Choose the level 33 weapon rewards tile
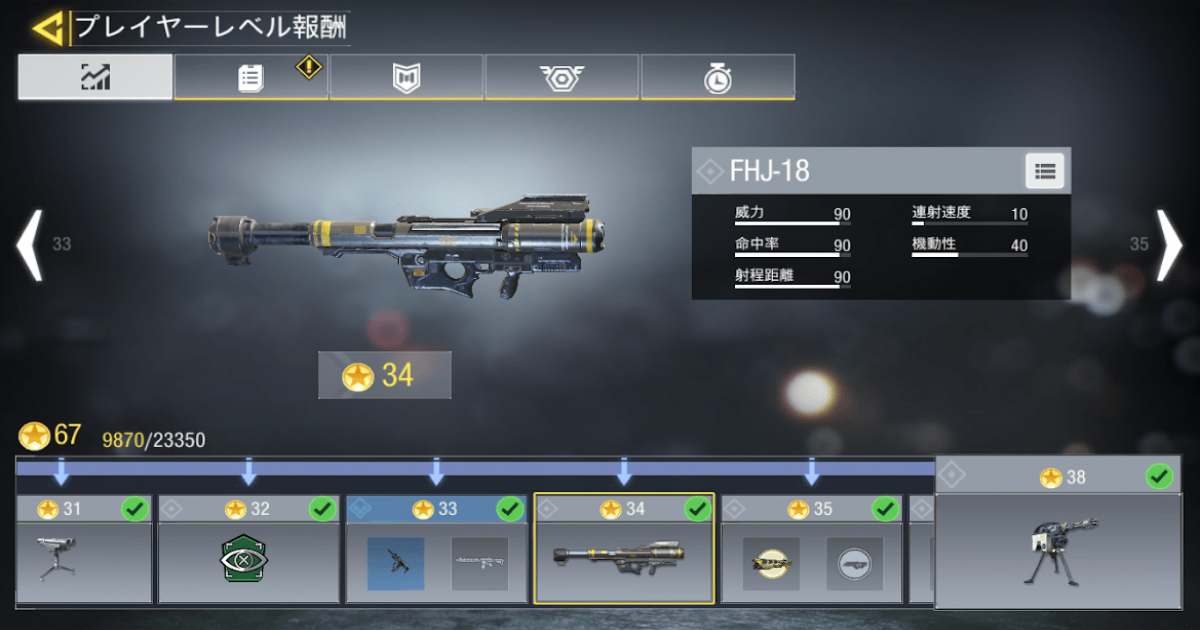 (436, 550)
